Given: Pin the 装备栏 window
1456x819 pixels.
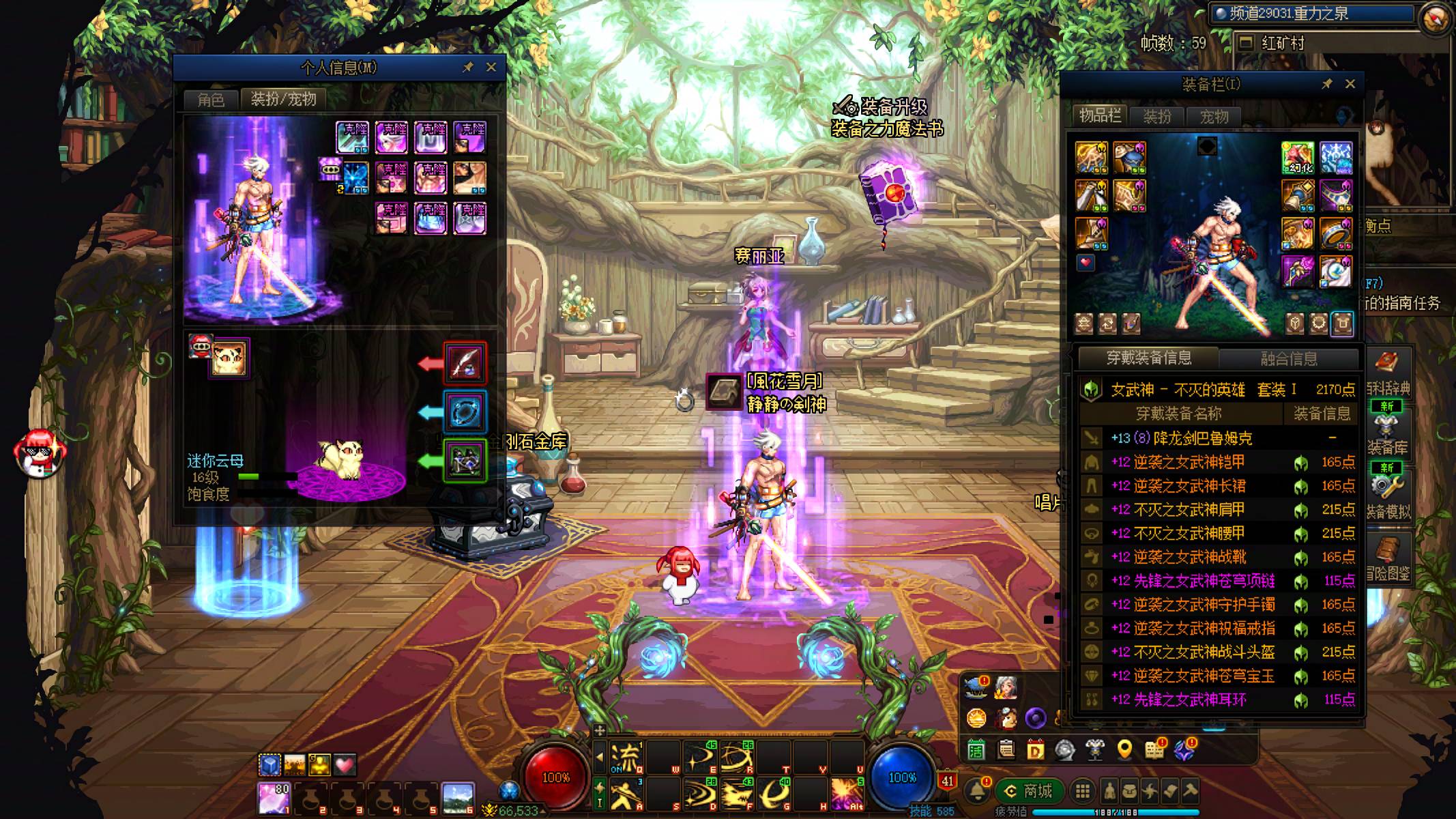Looking at the screenshot, I should (1326, 84).
